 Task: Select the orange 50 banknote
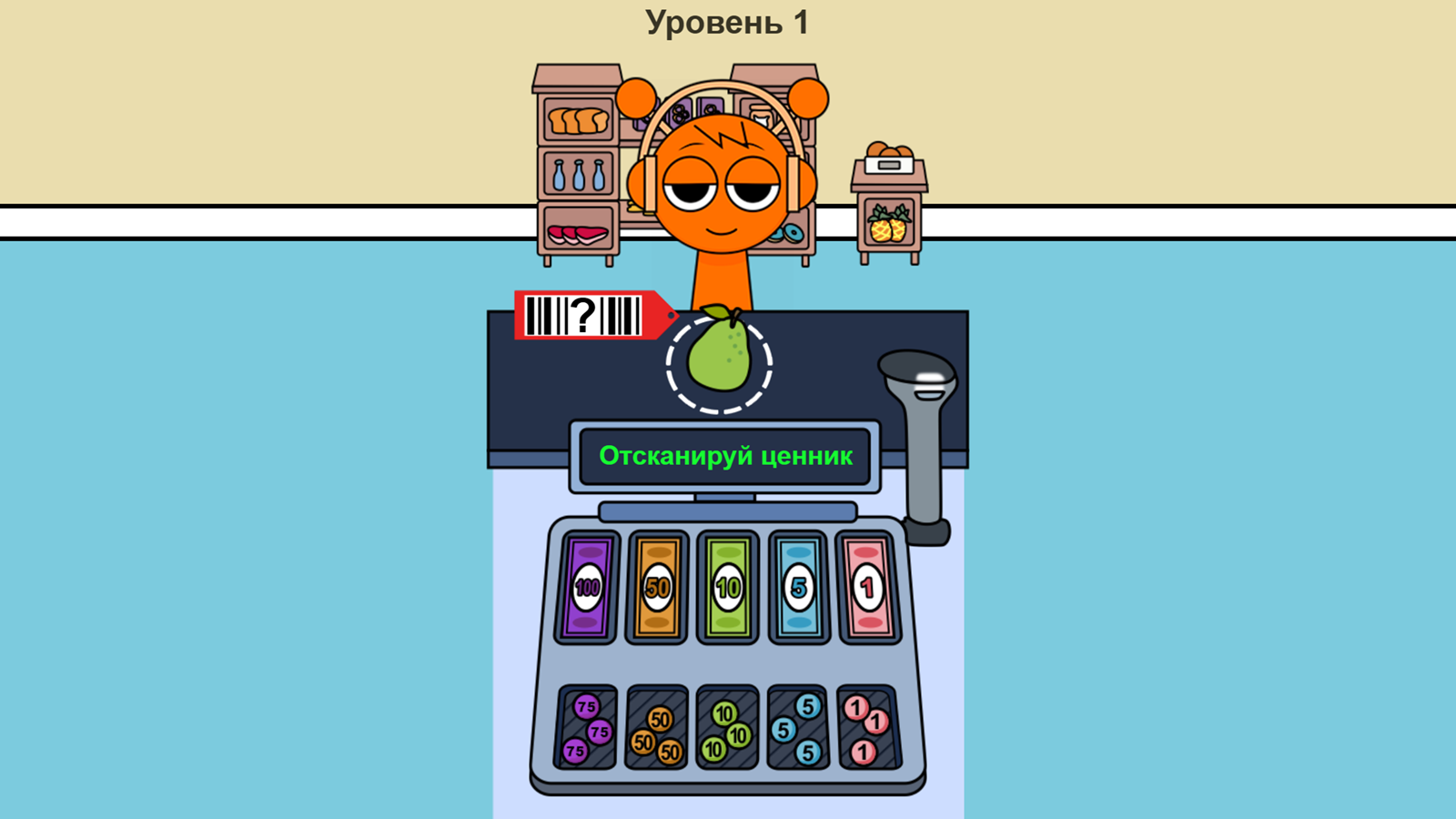click(657, 587)
